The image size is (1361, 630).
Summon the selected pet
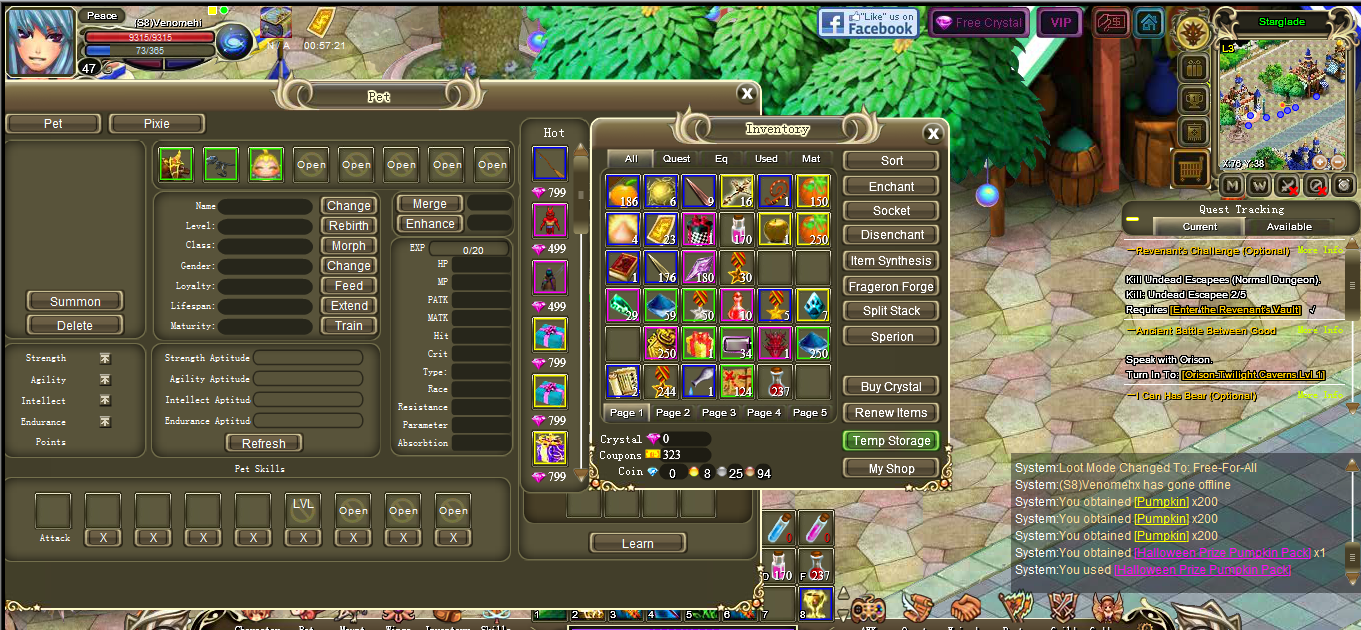75,301
